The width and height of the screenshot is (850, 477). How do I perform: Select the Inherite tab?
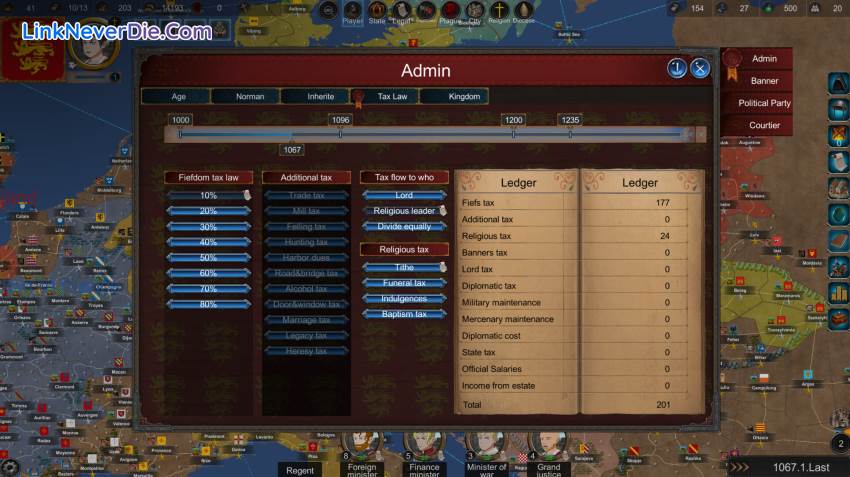point(320,97)
